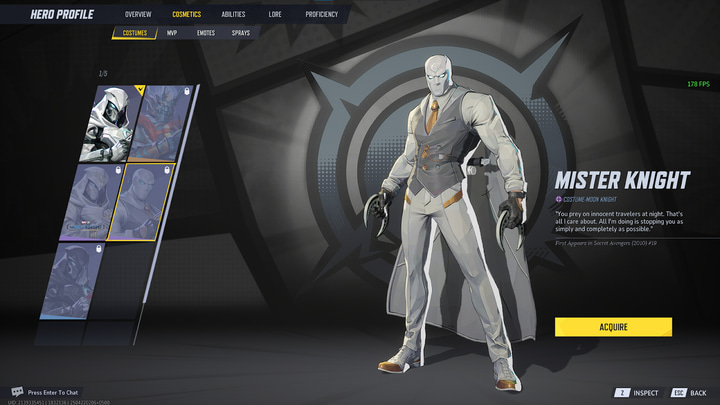This screenshot has height=405, width=720.
Task: Open the chat speech-bubble icon
Action: tap(17, 392)
